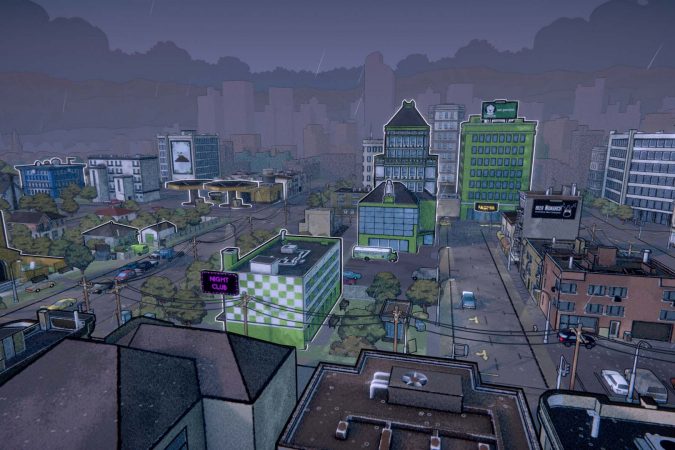The image size is (675, 450).
Task: Pick the outlined dark-roofed suburban house
Action: click(x=106, y=235)
